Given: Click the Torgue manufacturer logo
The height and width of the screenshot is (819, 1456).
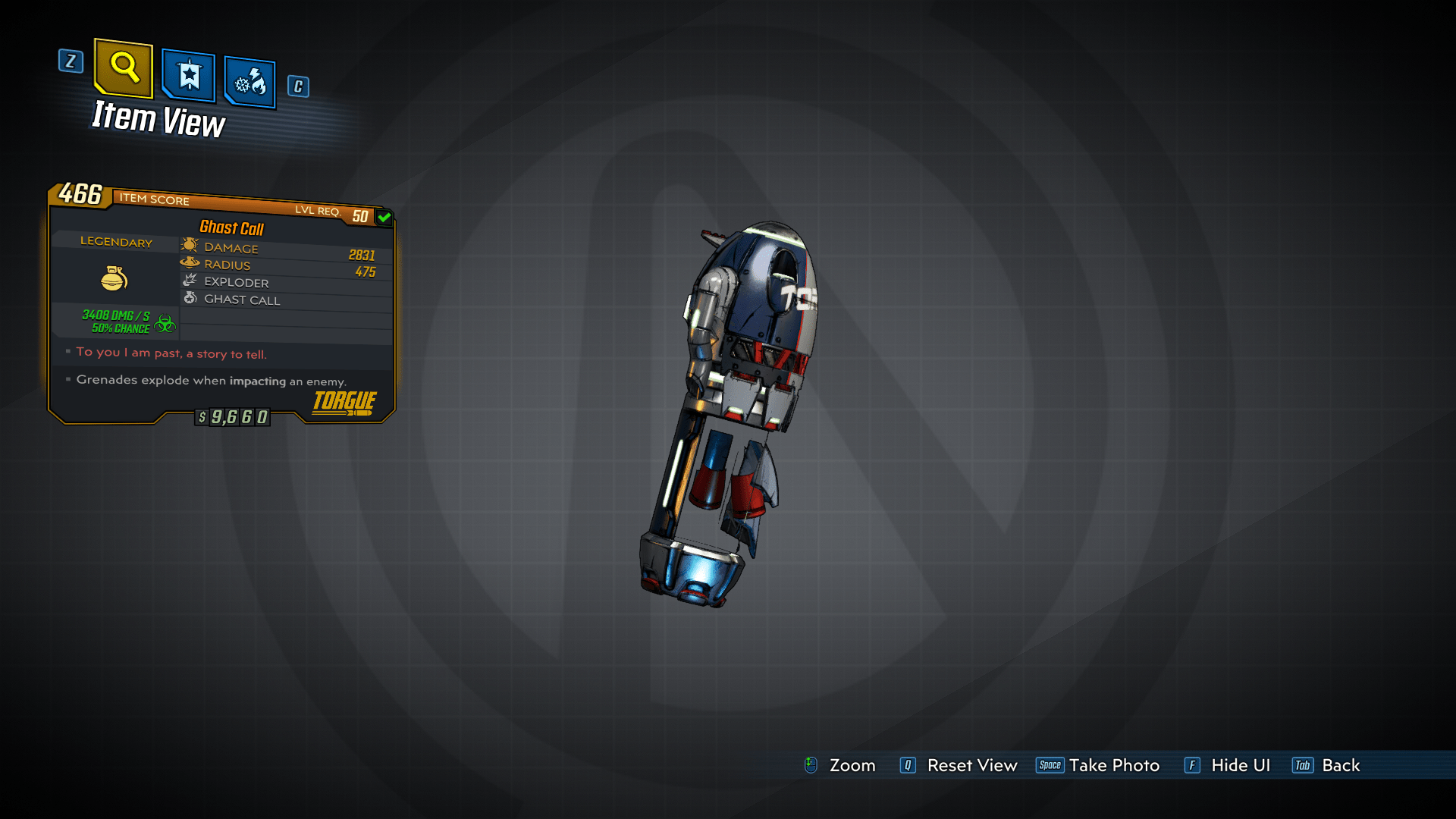Looking at the screenshot, I should pyautogui.click(x=343, y=403).
